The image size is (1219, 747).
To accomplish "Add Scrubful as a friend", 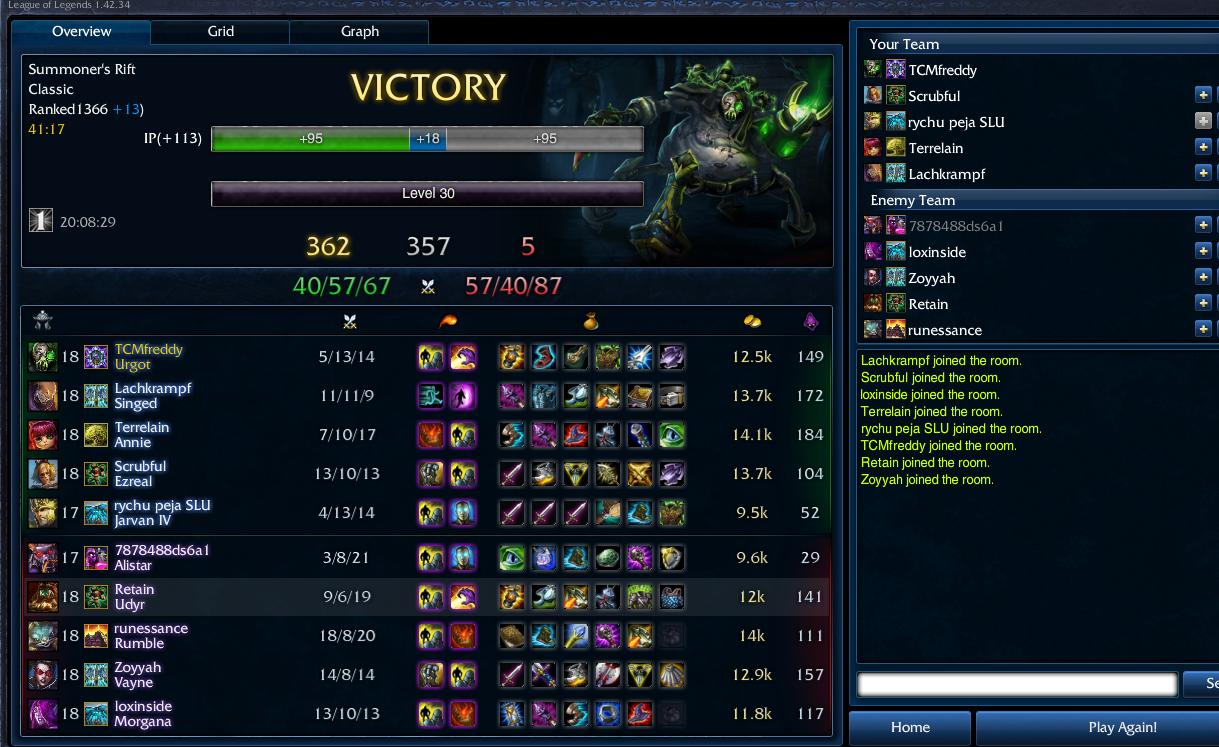I will 1203,96.
